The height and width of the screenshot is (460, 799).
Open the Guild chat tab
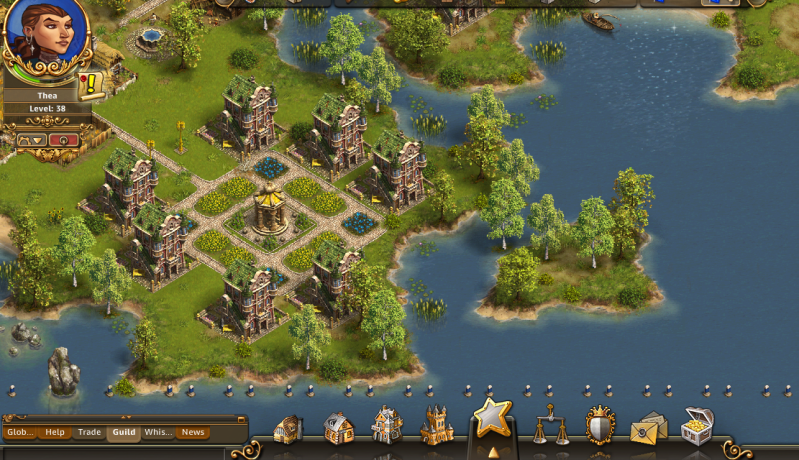[124, 433]
